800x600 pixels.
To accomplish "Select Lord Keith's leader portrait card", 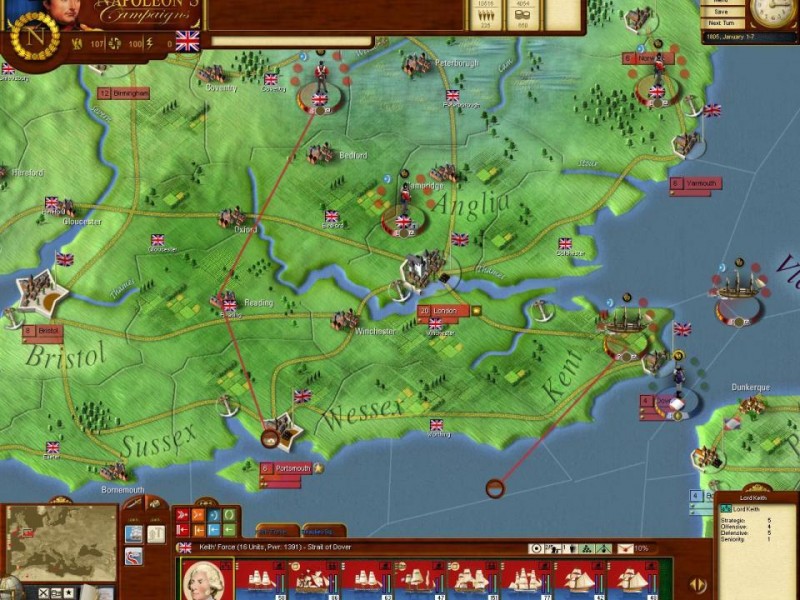I will click(x=207, y=578).
